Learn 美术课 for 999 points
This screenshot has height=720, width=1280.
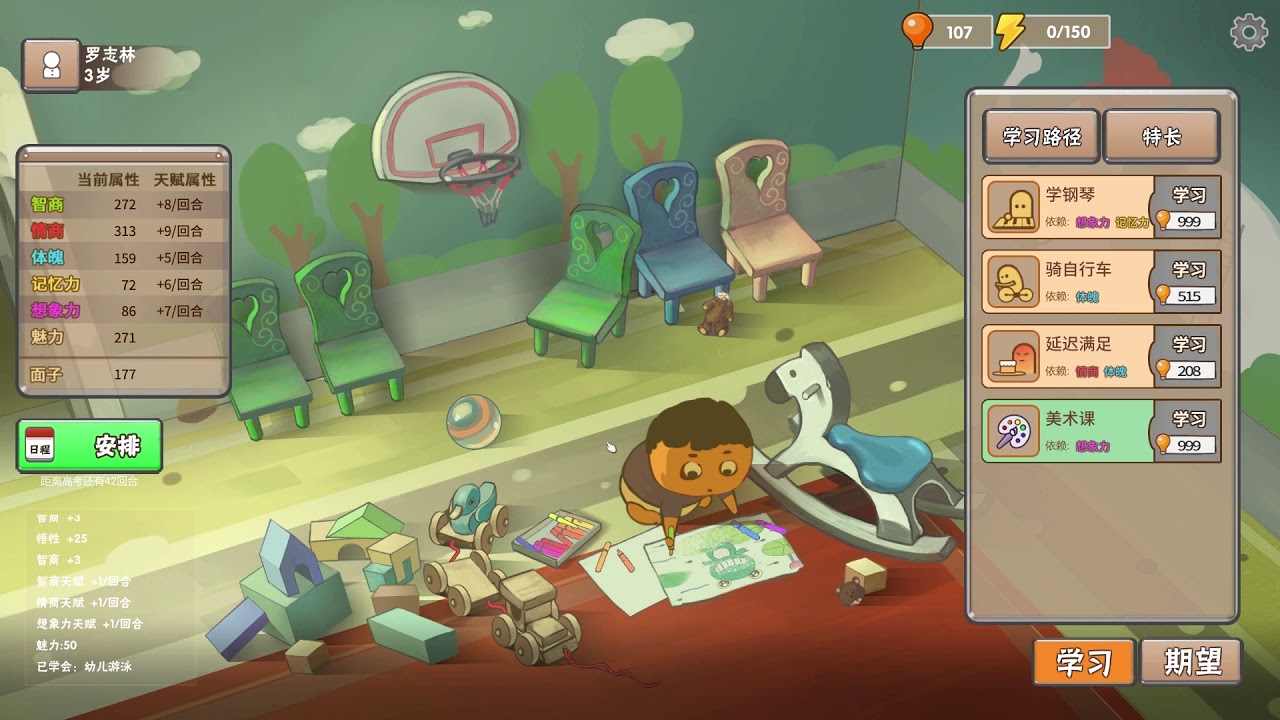pyautogui.click(x=1188, y=431)
